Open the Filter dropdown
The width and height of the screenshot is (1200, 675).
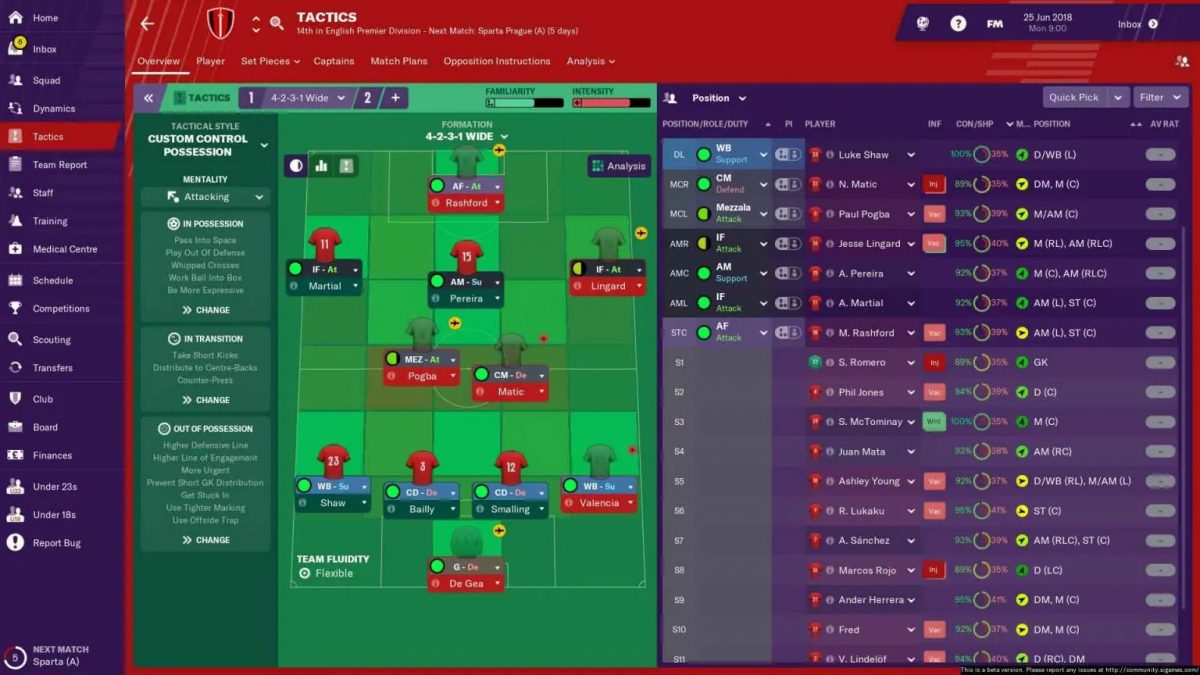1157,98
